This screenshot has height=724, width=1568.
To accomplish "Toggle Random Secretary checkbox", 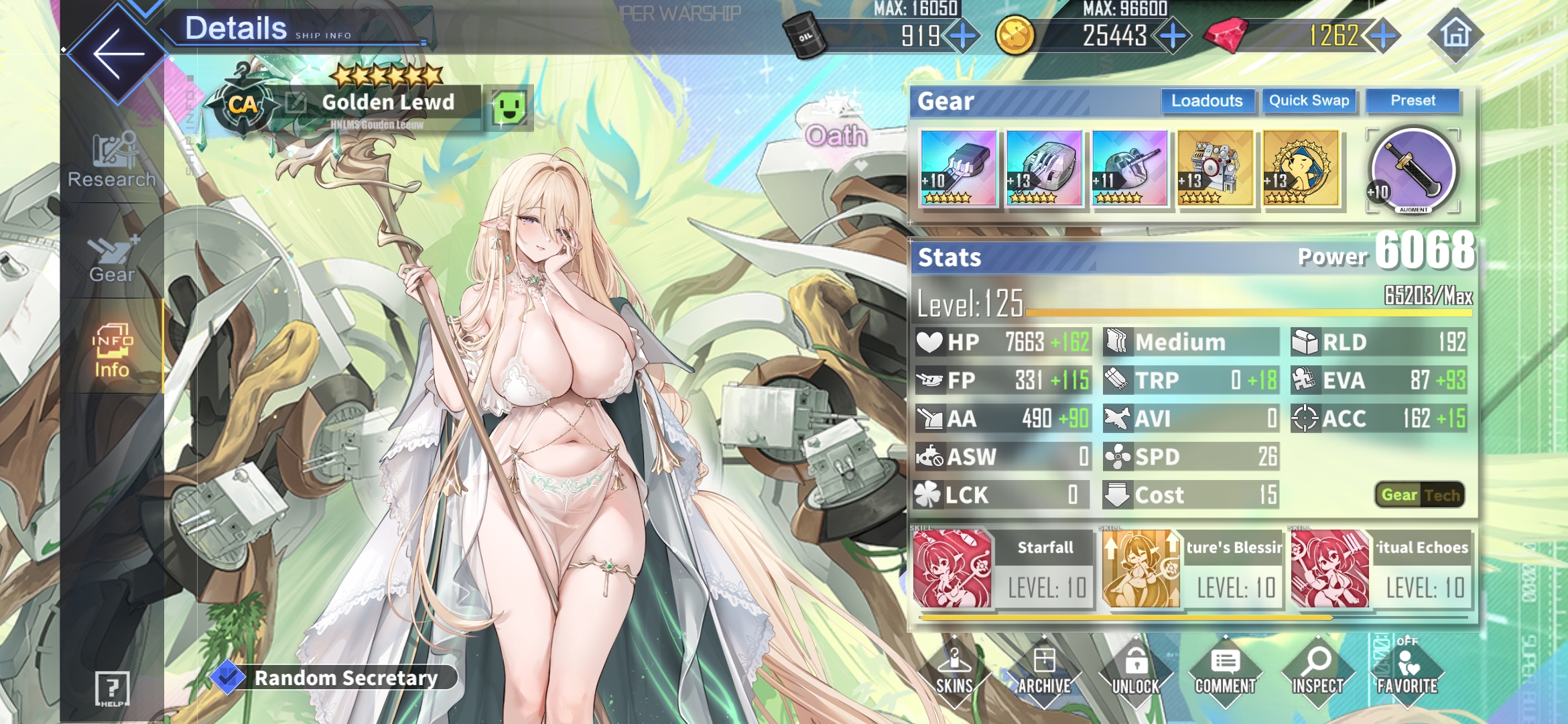I will (227, 678).
